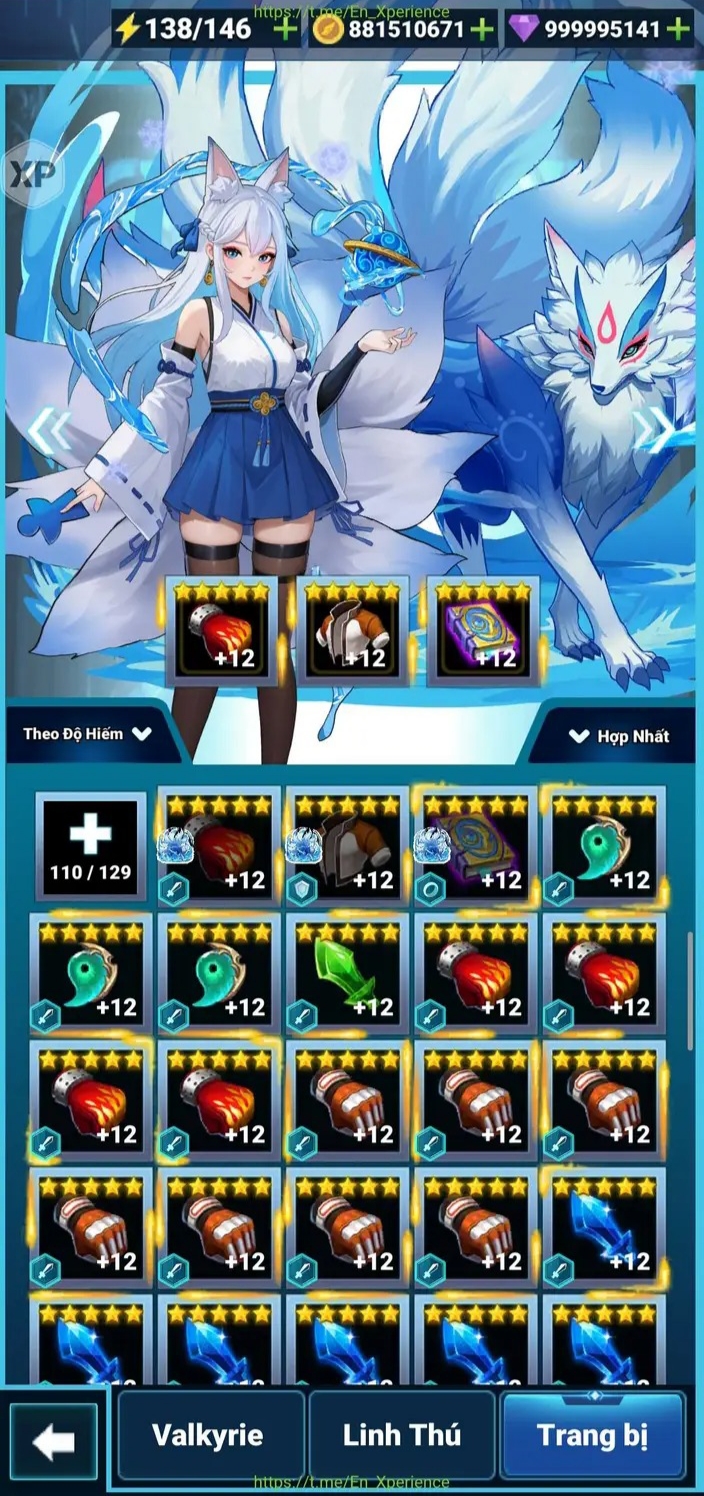Select the green crystal shard item

point(346,973)
